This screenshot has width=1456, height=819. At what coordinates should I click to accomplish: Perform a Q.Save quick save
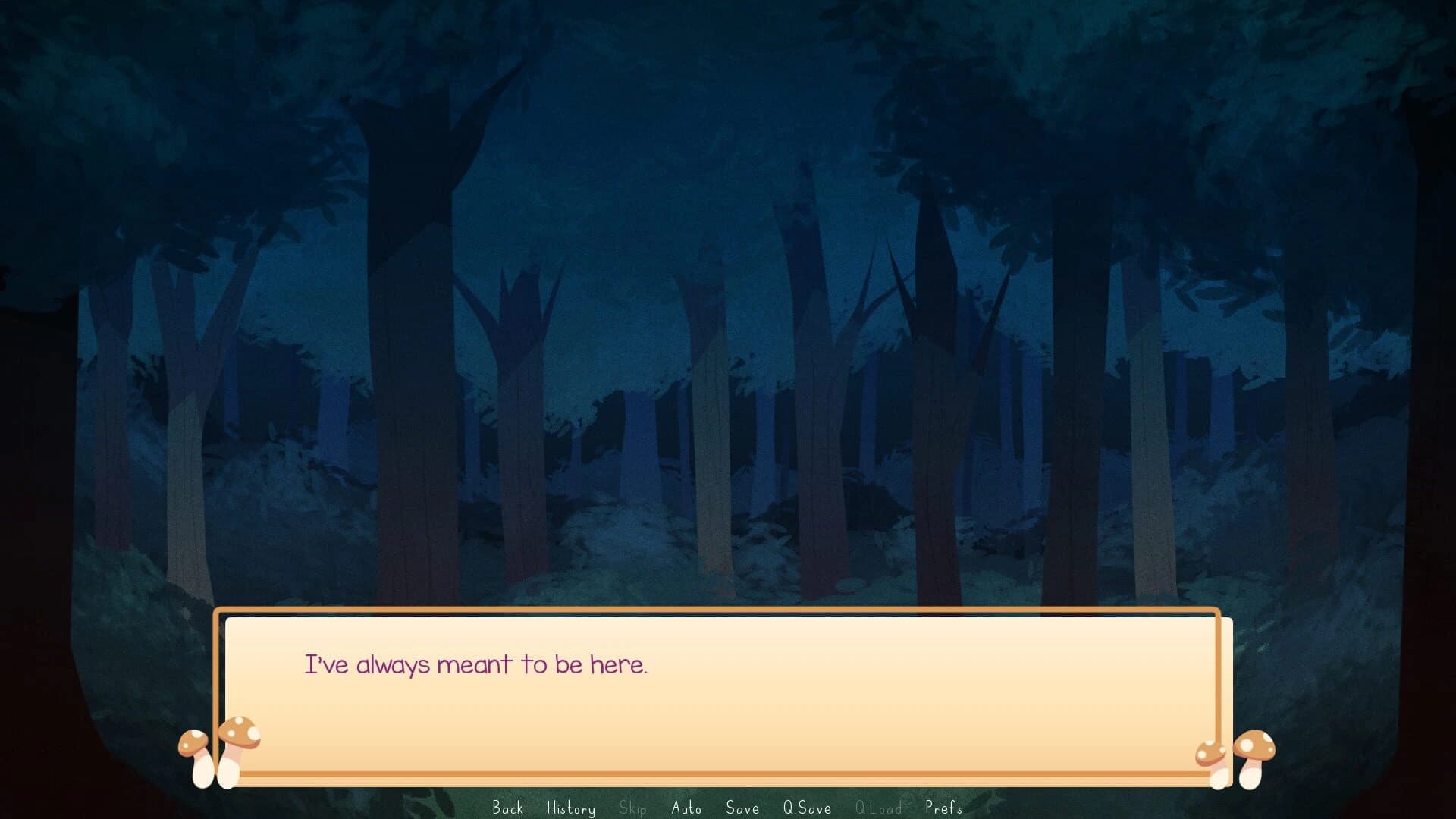click(807, 808)
